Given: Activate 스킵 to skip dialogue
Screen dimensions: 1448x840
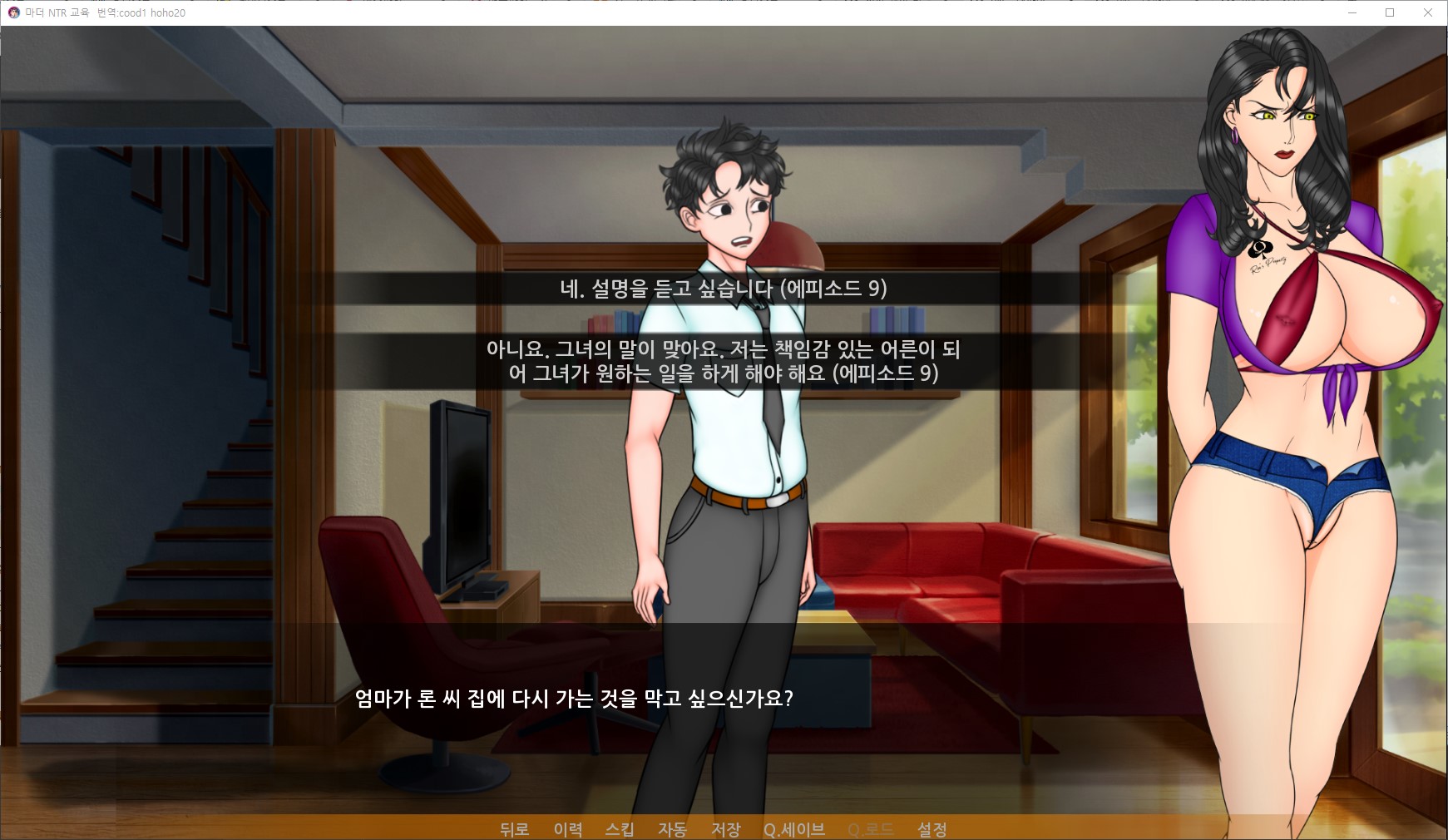Looking at the screenshot, I should click(x=620, y=829).
